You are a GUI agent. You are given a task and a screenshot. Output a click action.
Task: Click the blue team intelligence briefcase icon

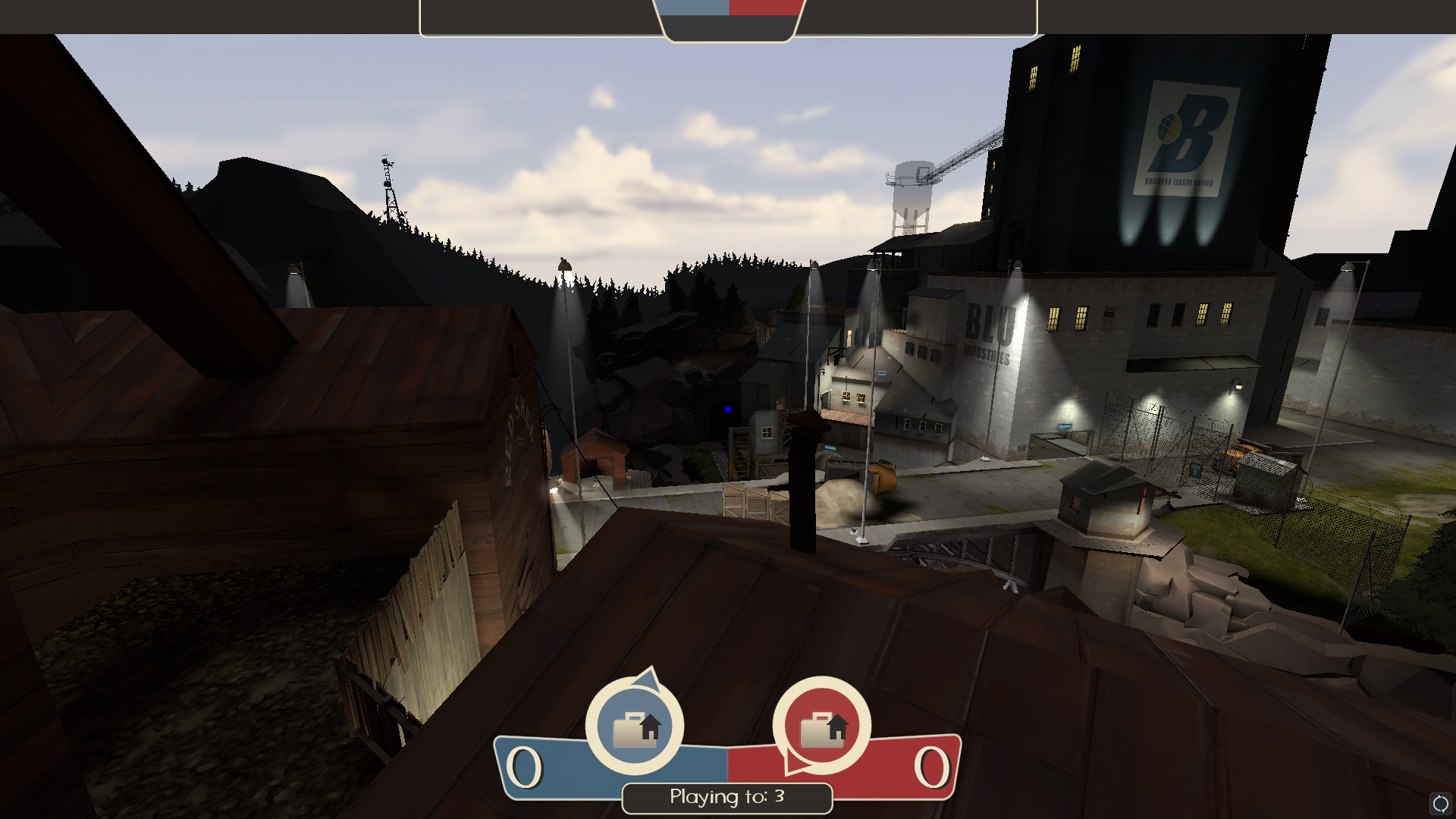pyautogui.click(x=635, y=727)
